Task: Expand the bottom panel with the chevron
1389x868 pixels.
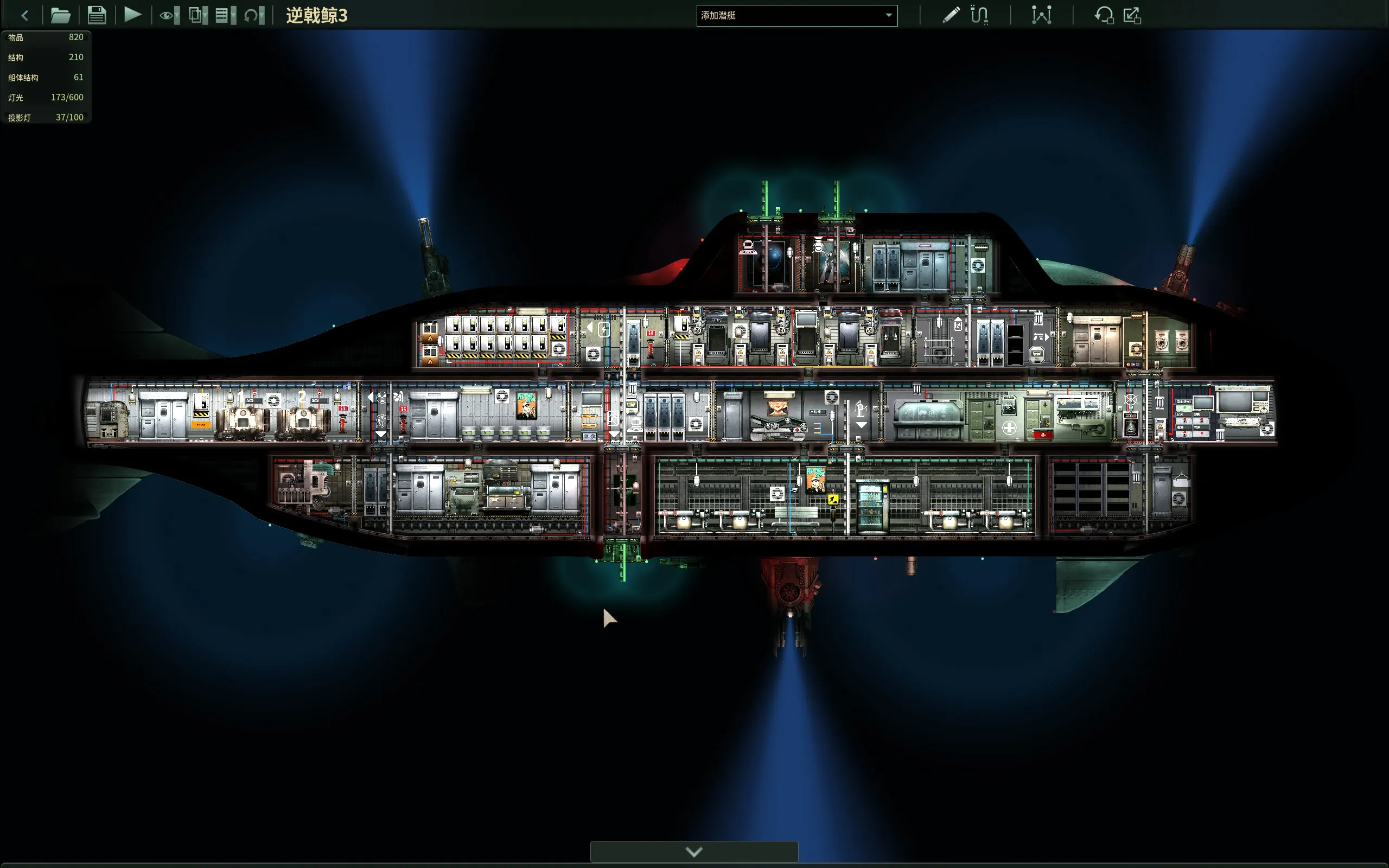Action: tap(694, 852)
